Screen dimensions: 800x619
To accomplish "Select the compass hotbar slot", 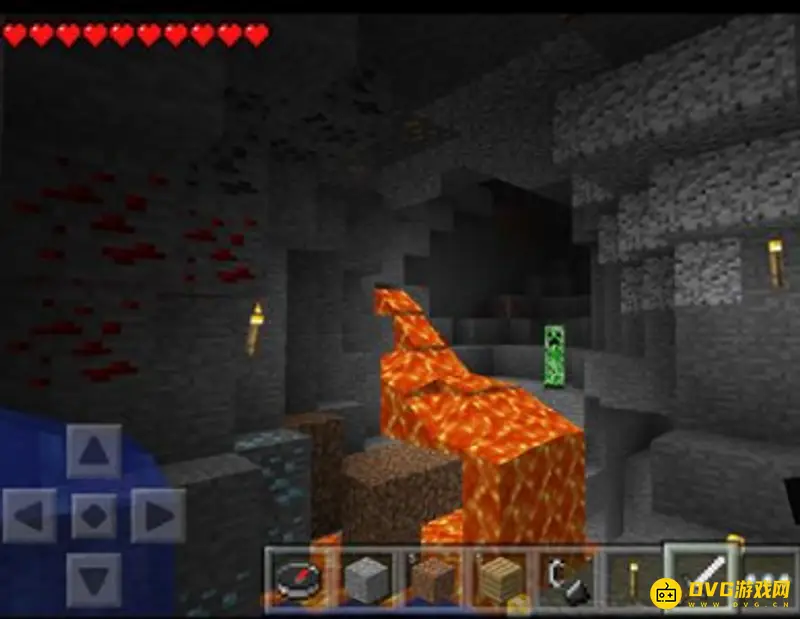I will point(298,577).
